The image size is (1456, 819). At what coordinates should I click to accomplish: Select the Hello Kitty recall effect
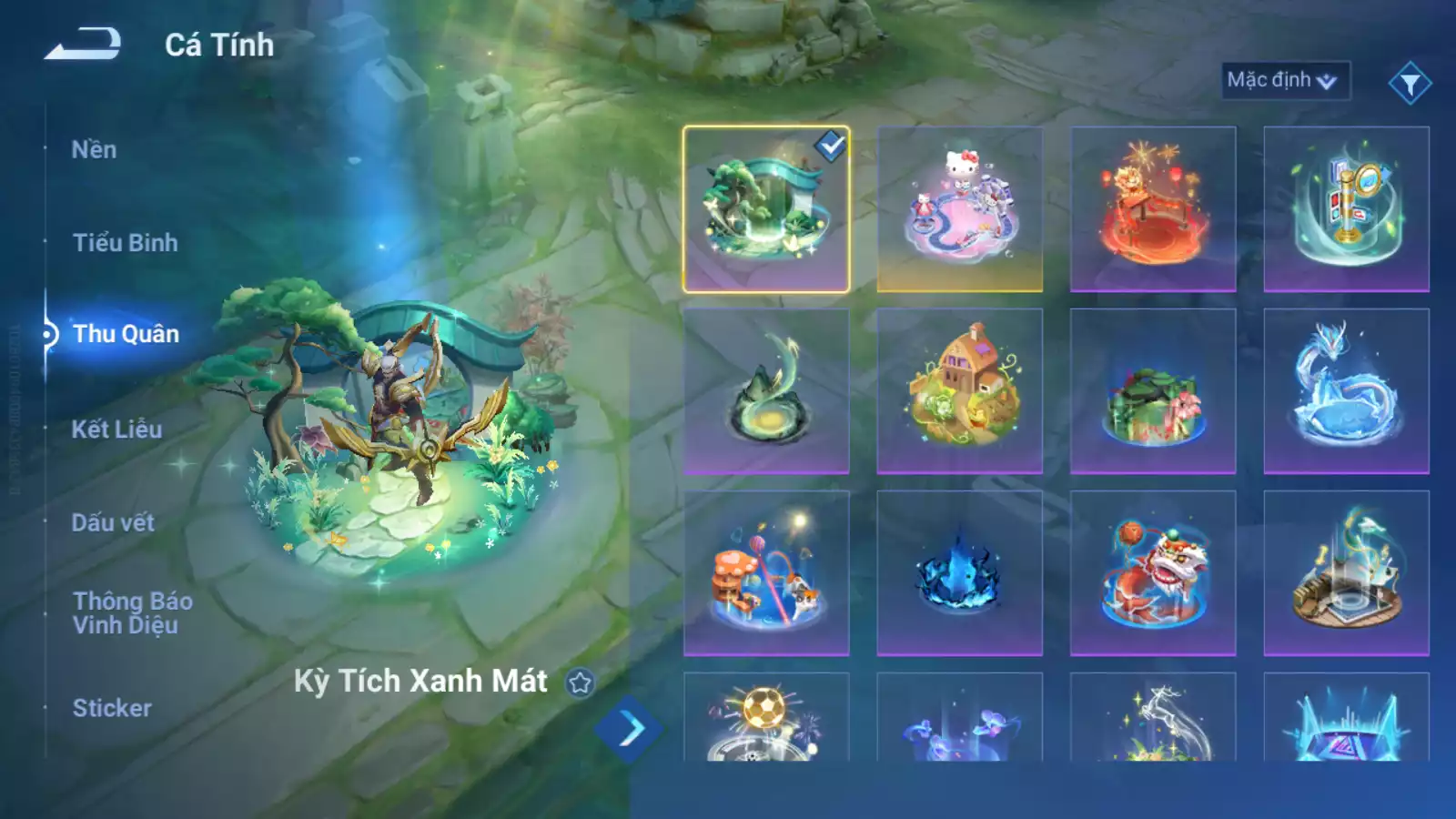point(959,209)
